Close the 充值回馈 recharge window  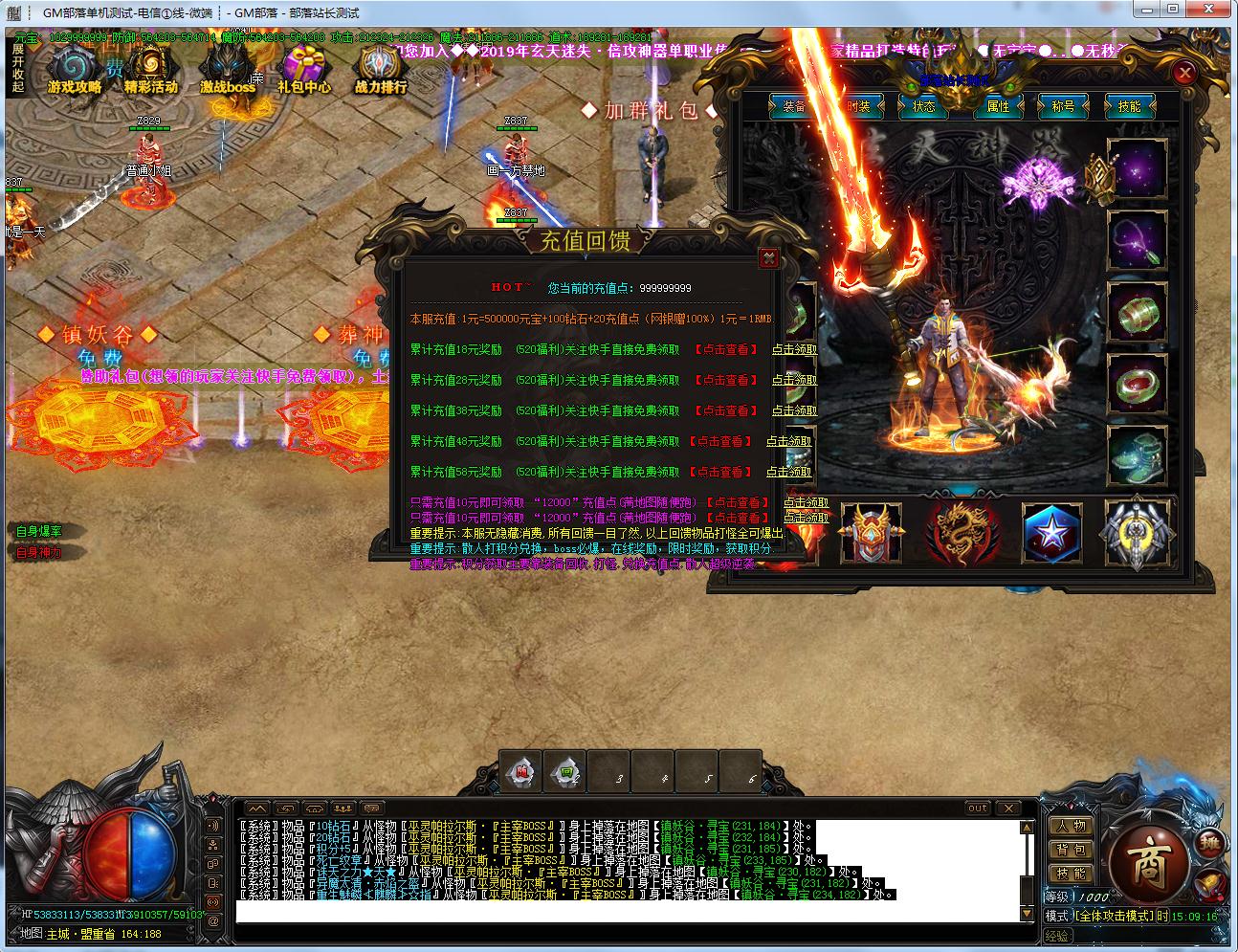click(767, 257)
